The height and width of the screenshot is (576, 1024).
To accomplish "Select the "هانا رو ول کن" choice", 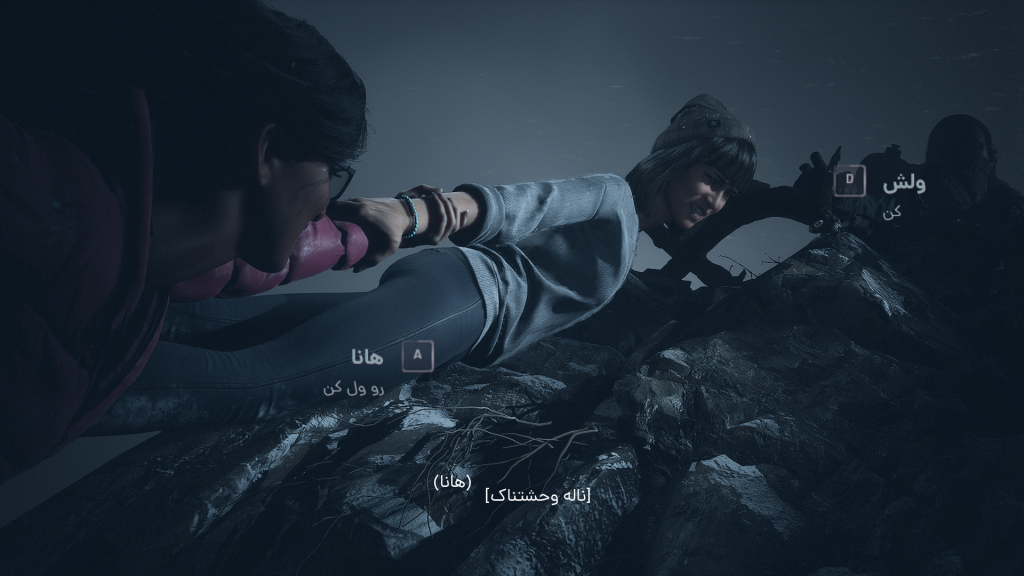I will [417, 355].
